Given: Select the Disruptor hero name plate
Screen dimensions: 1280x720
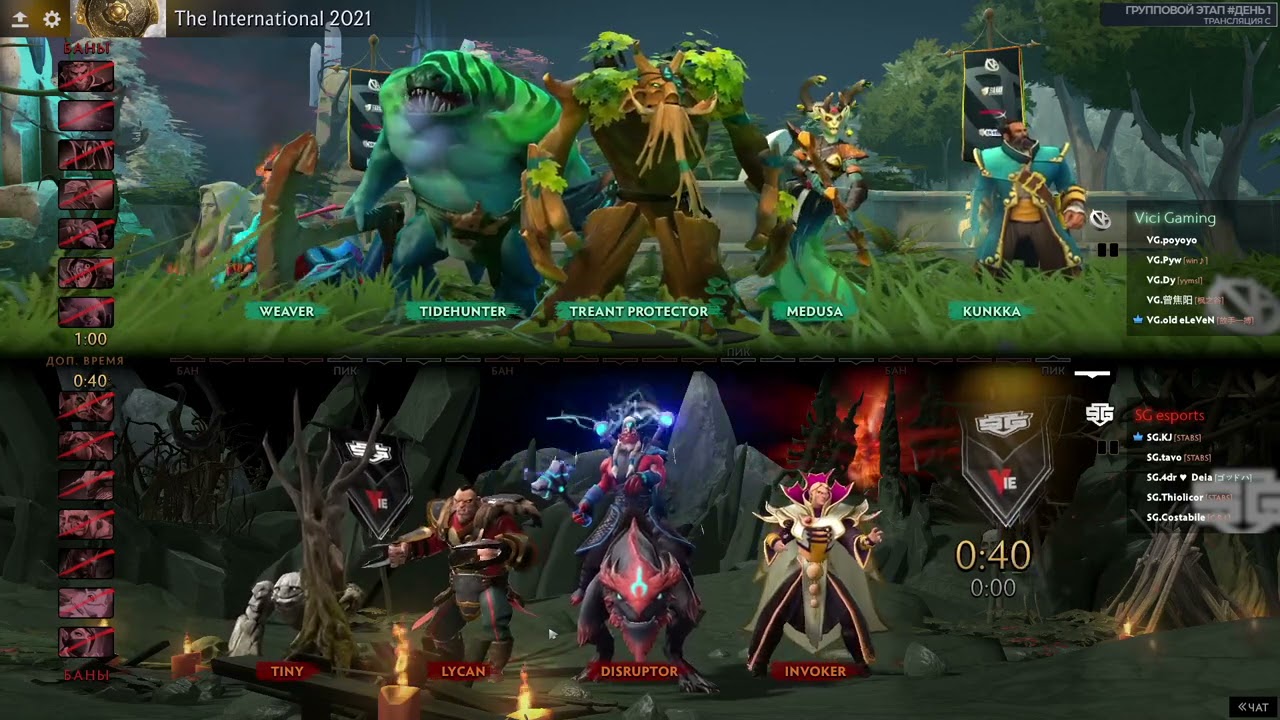Looking at the screenshot, I should 639,671.
